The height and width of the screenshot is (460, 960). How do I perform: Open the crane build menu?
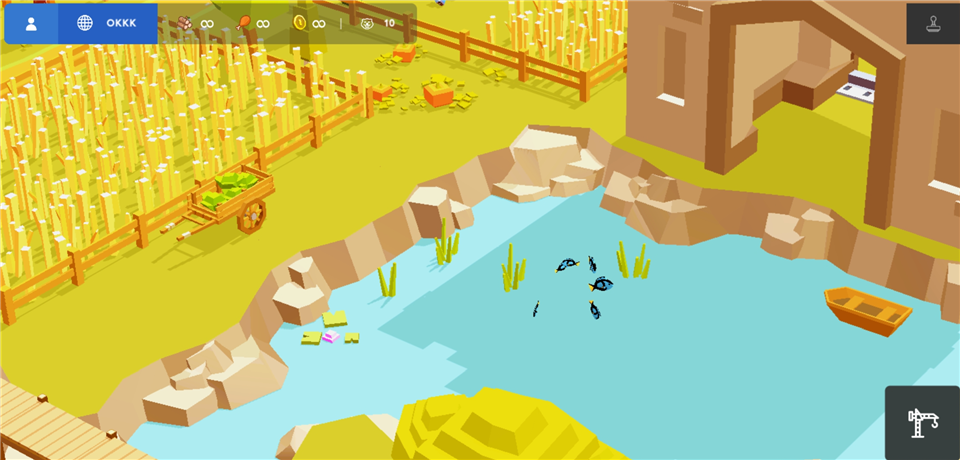click(922, 423)
